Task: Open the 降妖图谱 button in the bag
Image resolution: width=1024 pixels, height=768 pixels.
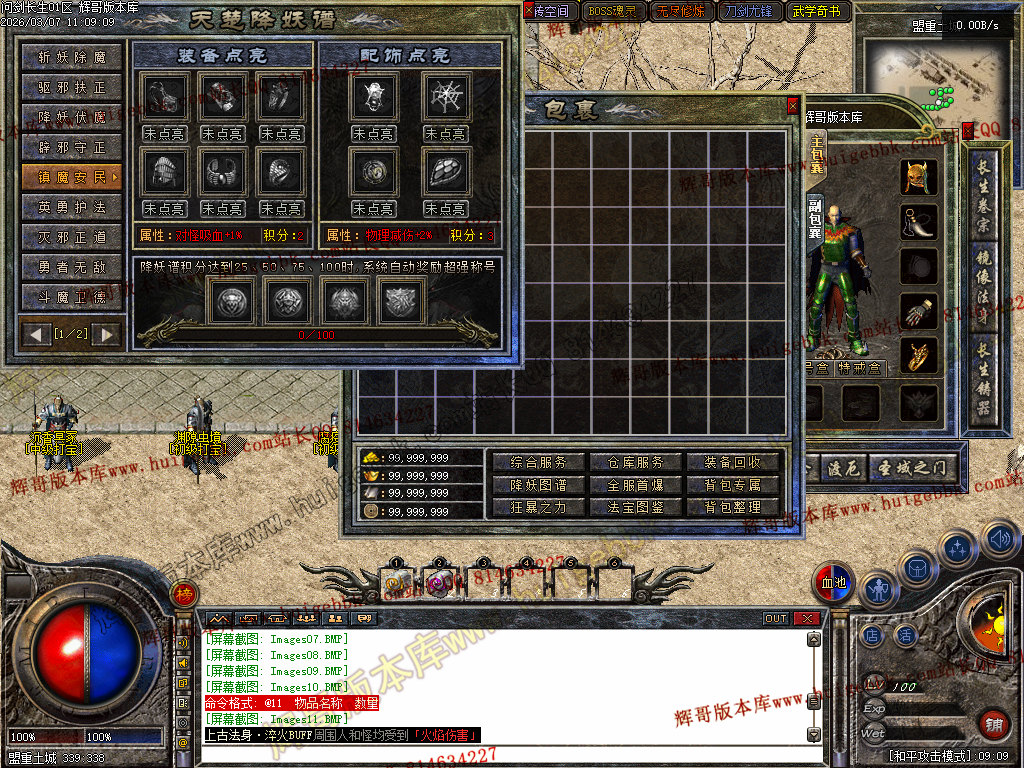Action: [x=539, y=485]
